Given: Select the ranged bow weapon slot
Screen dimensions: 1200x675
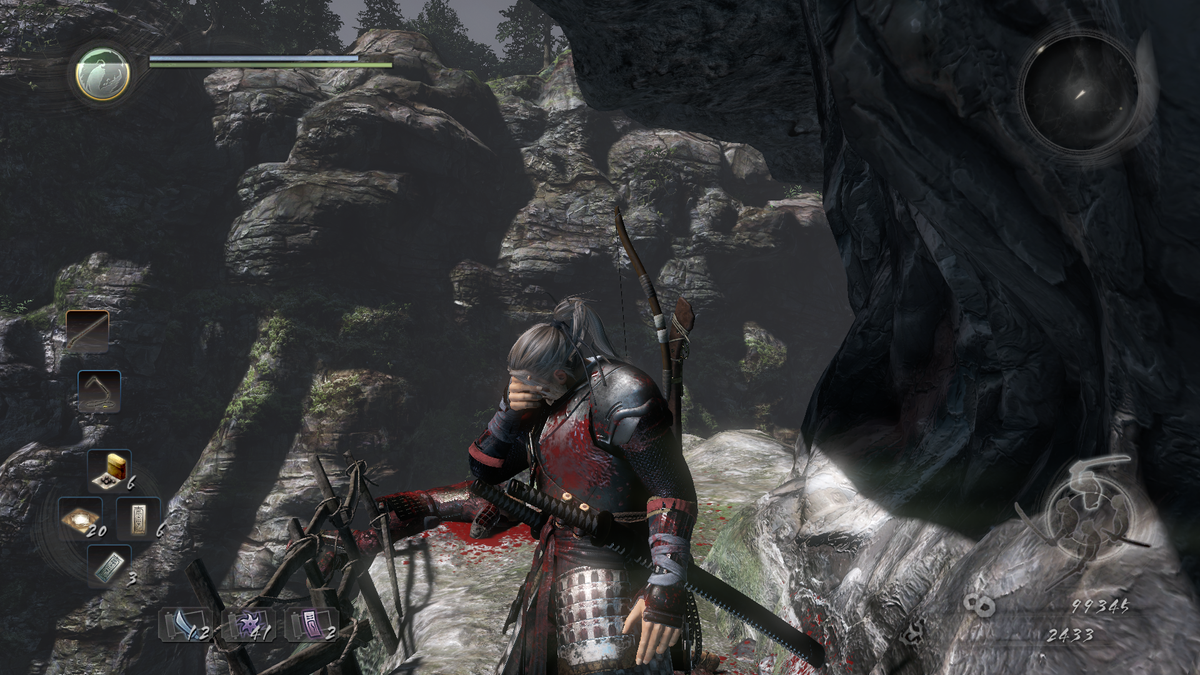Looking at the screenshot, I should [100, 391].
